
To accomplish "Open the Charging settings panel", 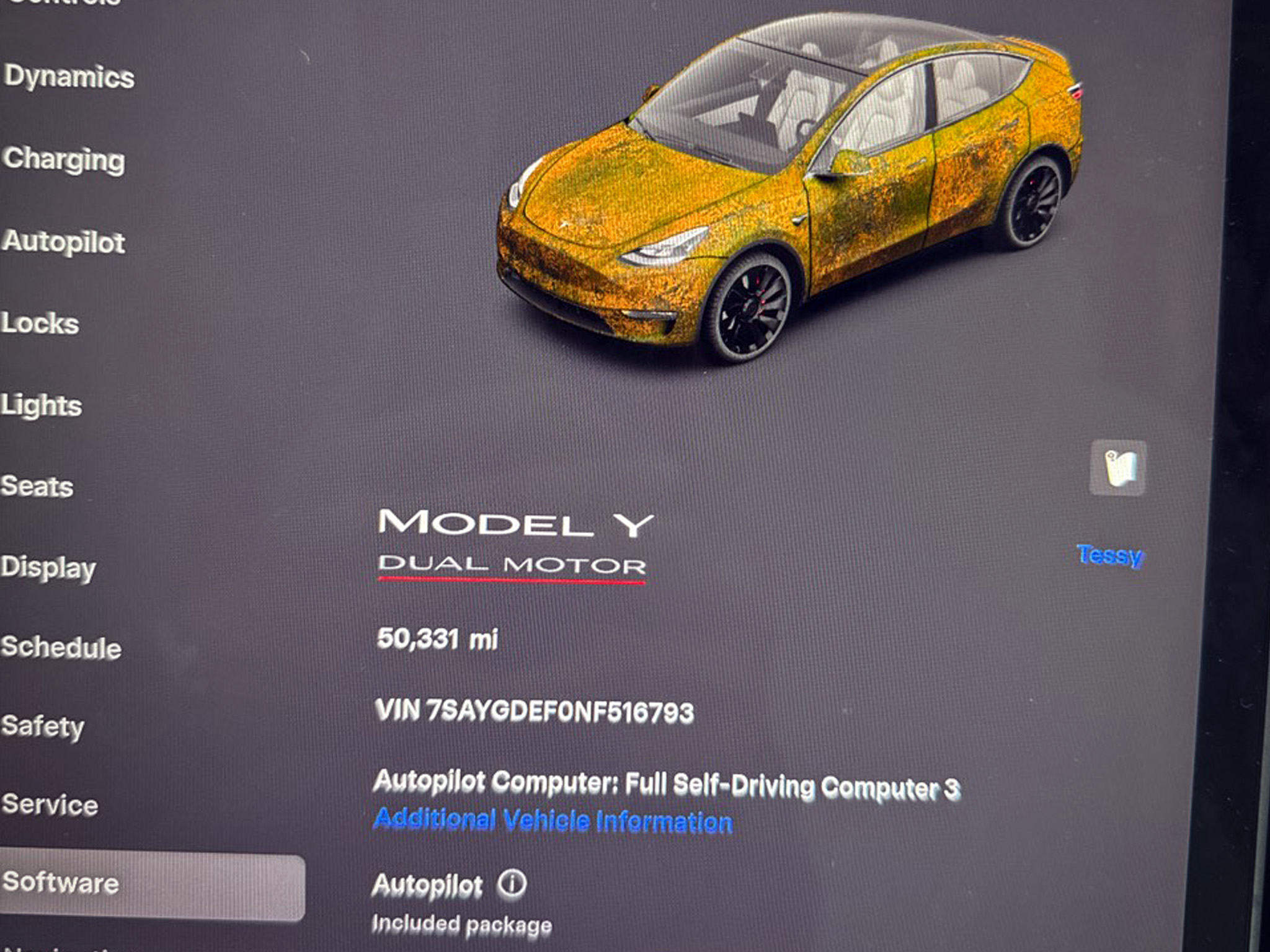I will point(65,161).
